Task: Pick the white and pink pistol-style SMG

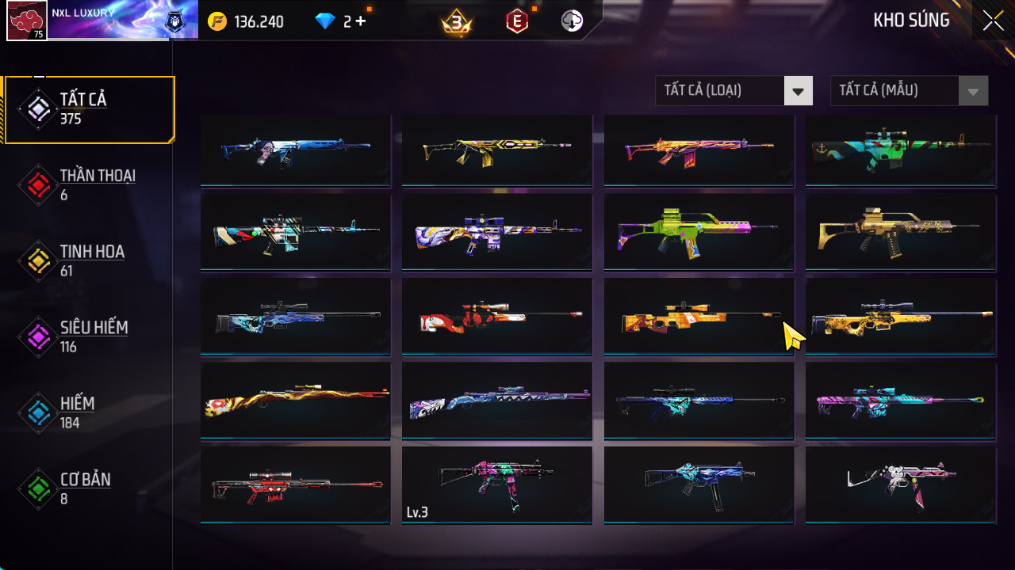Action: [900, 485]
